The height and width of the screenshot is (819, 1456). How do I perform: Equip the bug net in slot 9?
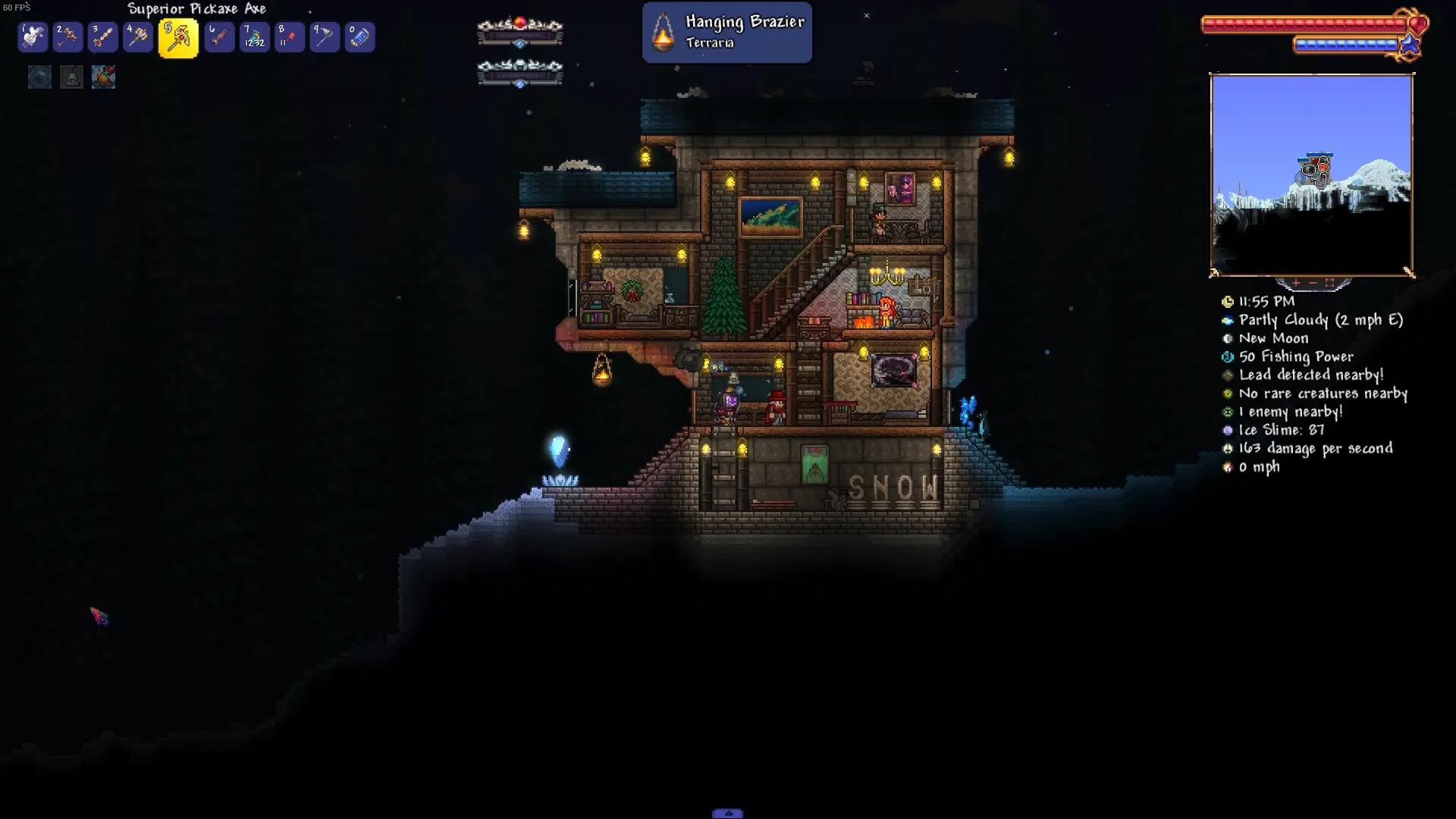[x=325, y=37]
